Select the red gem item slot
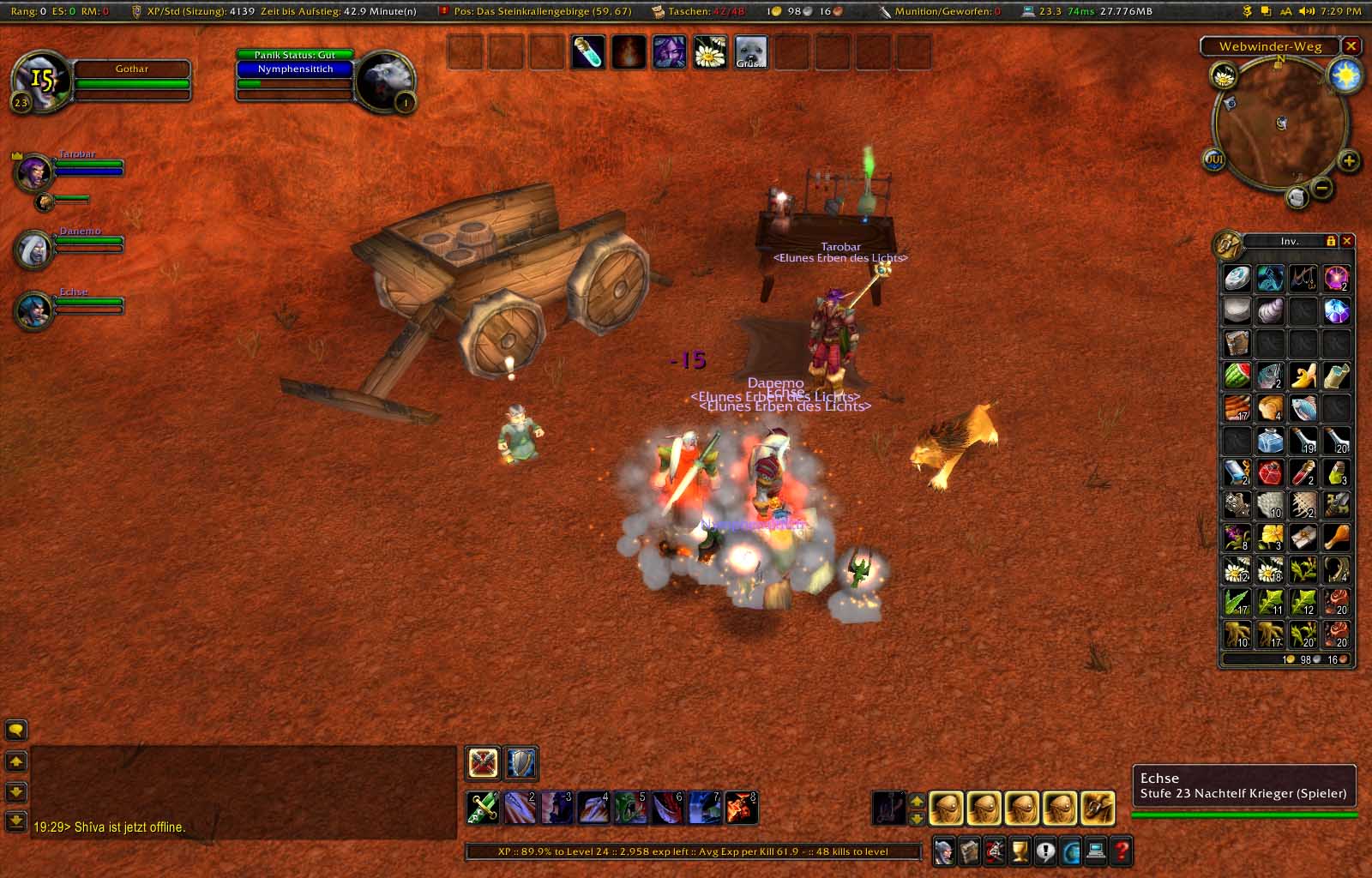Screen dimensions: 1372x878 [1270, 472]
